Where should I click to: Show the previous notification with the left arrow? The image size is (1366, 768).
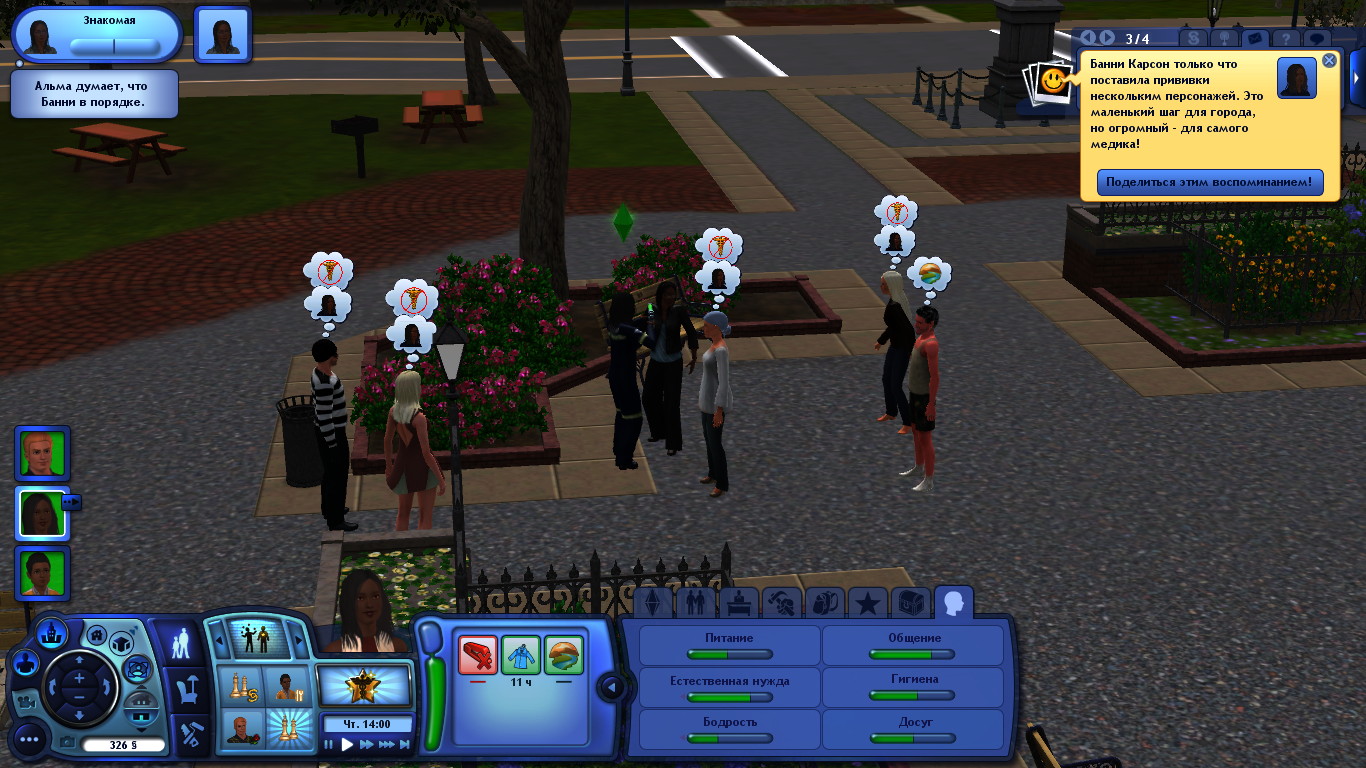tap(1089, 39)
